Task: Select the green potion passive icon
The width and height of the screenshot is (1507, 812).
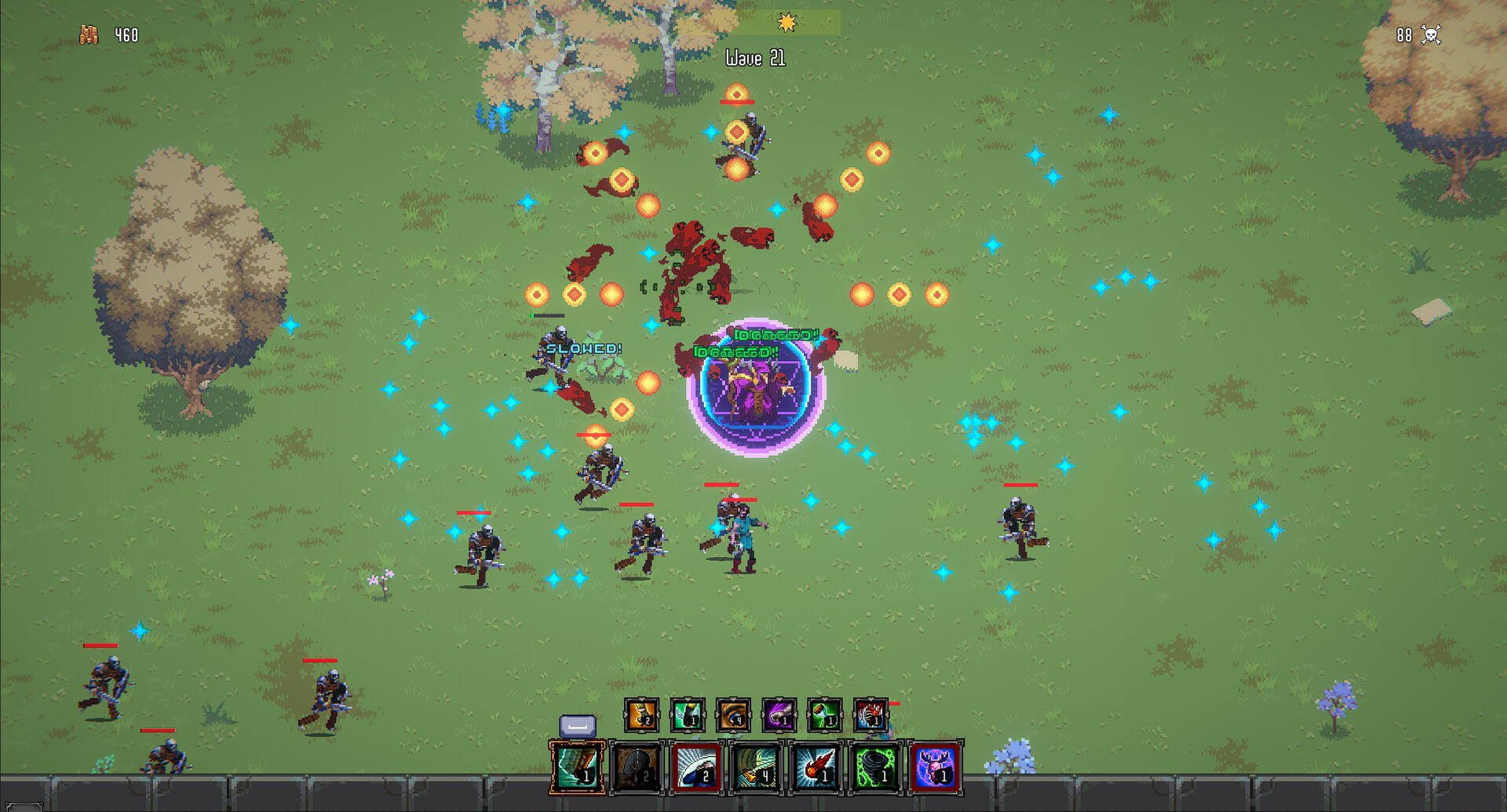Action: (x=825, y=715)
